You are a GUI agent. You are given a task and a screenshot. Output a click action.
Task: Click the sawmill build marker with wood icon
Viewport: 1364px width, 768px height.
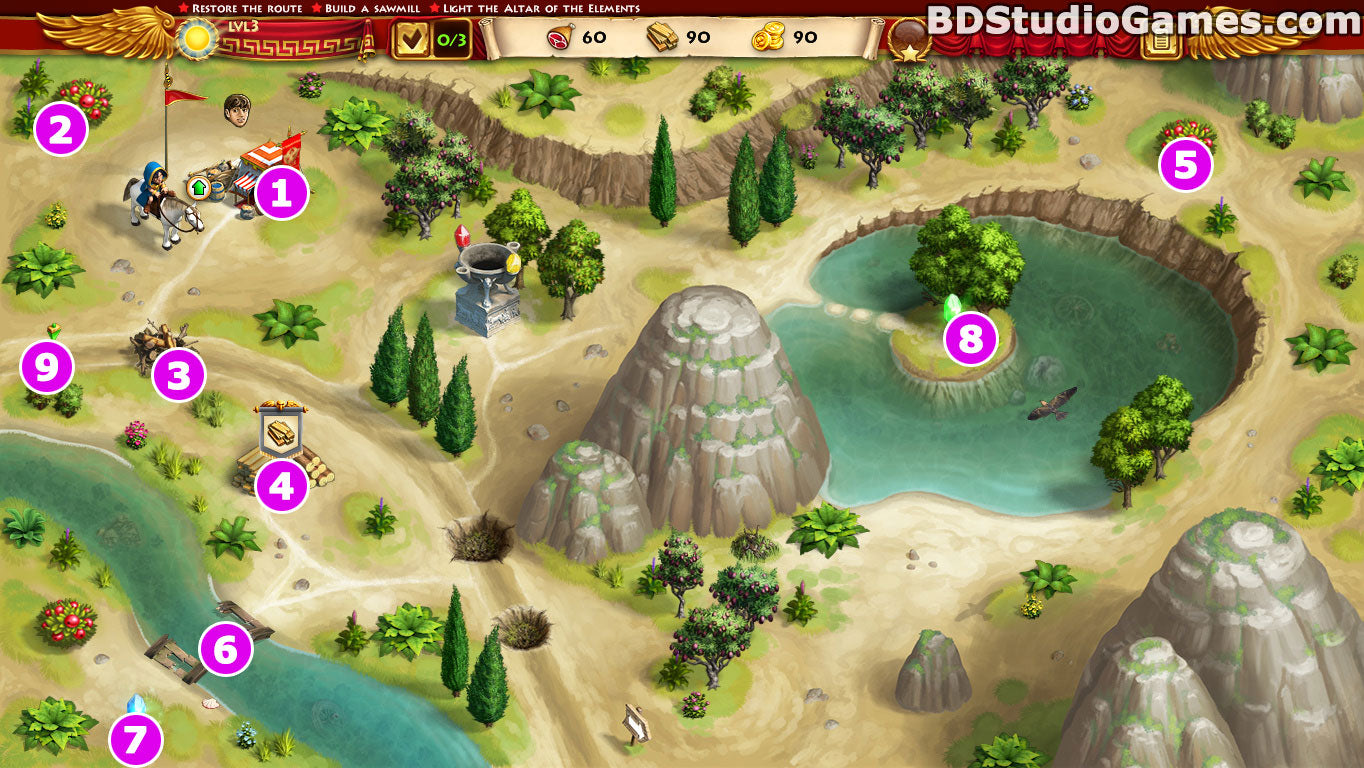click(281, 431)
